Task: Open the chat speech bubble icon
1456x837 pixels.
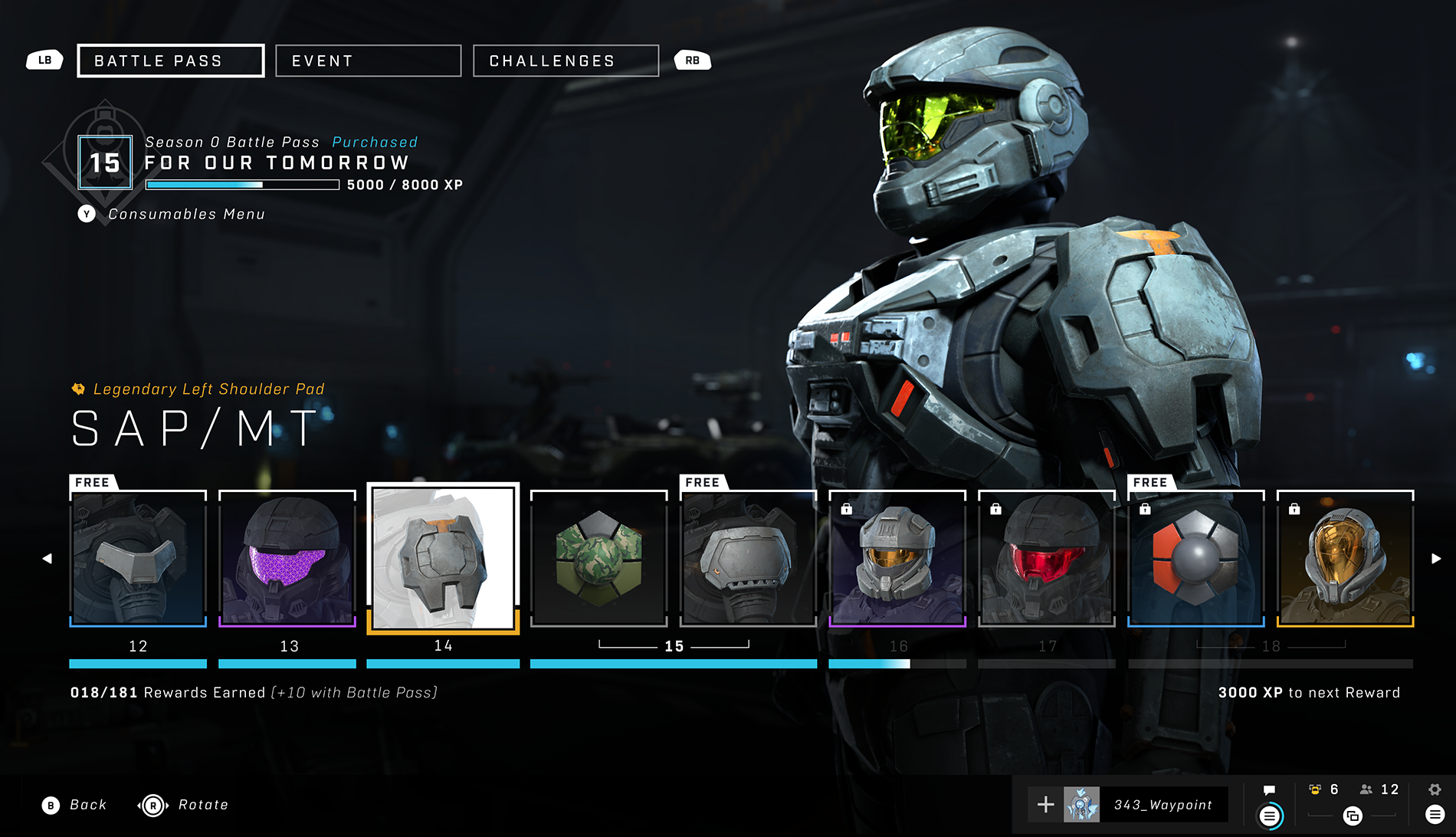Action: (1269, 790)
